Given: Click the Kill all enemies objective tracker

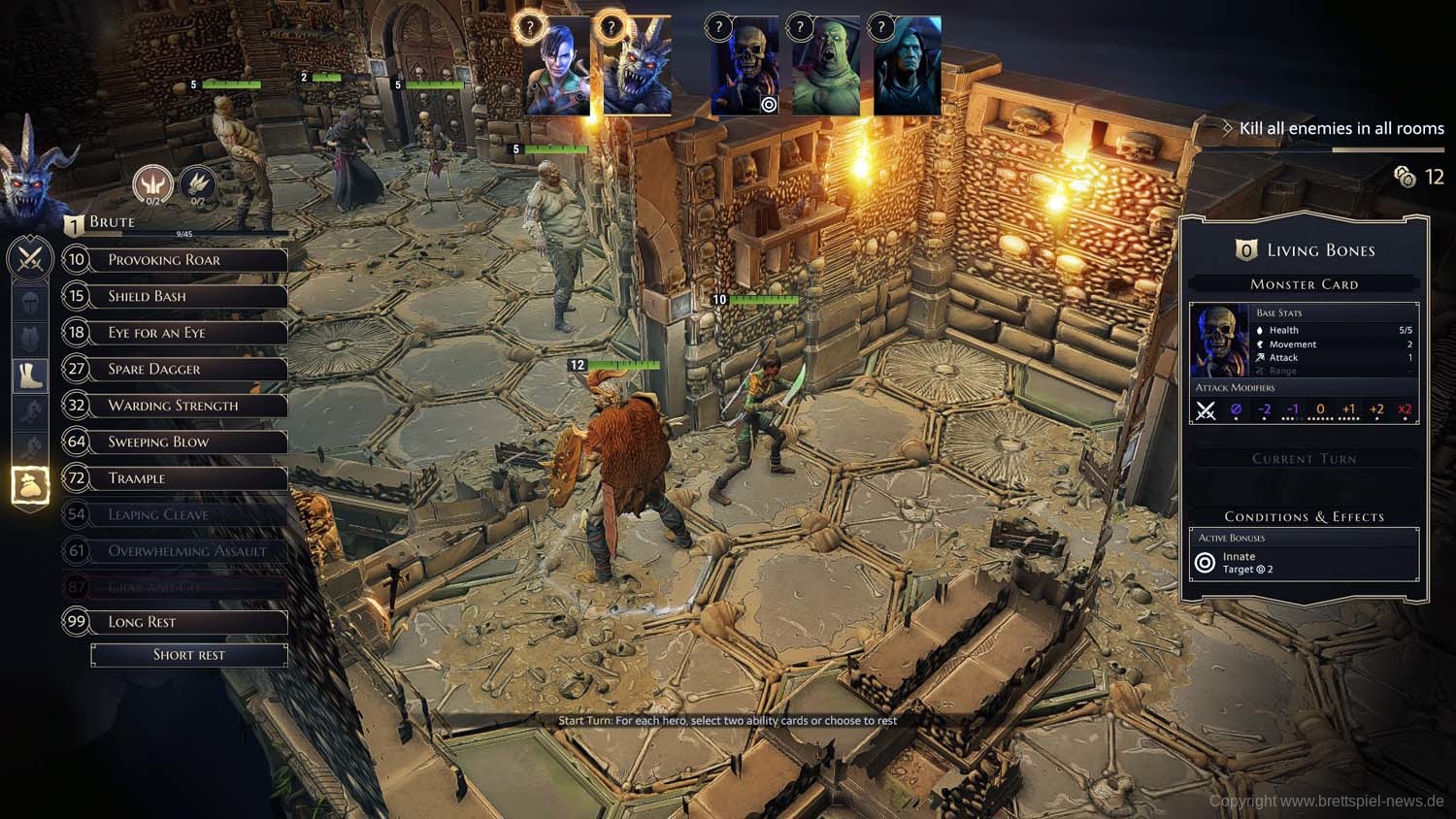Looking at the screenshot, I should click(x=1340, y=128).
